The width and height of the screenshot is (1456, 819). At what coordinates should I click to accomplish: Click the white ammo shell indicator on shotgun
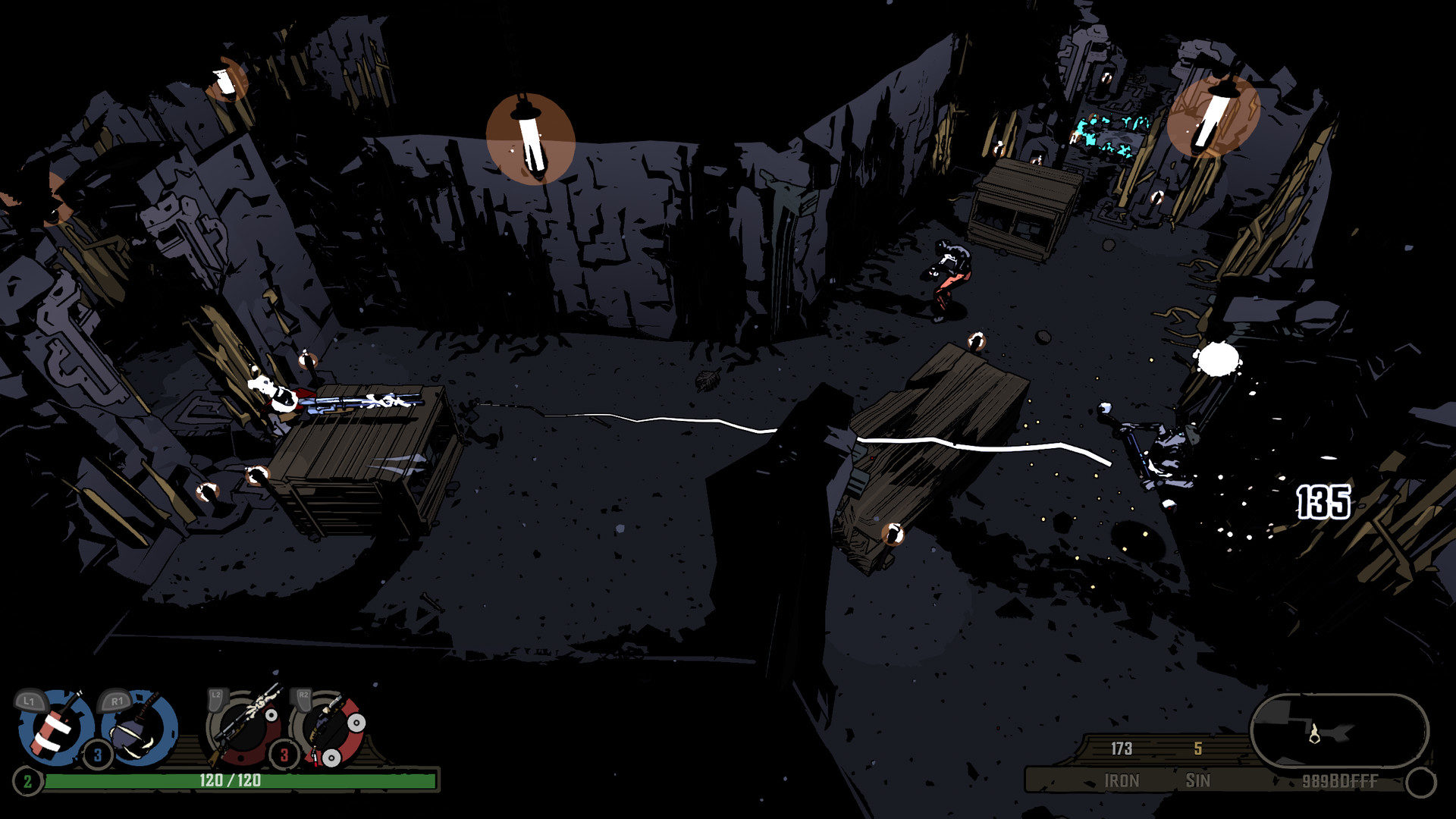click(356, 723)
